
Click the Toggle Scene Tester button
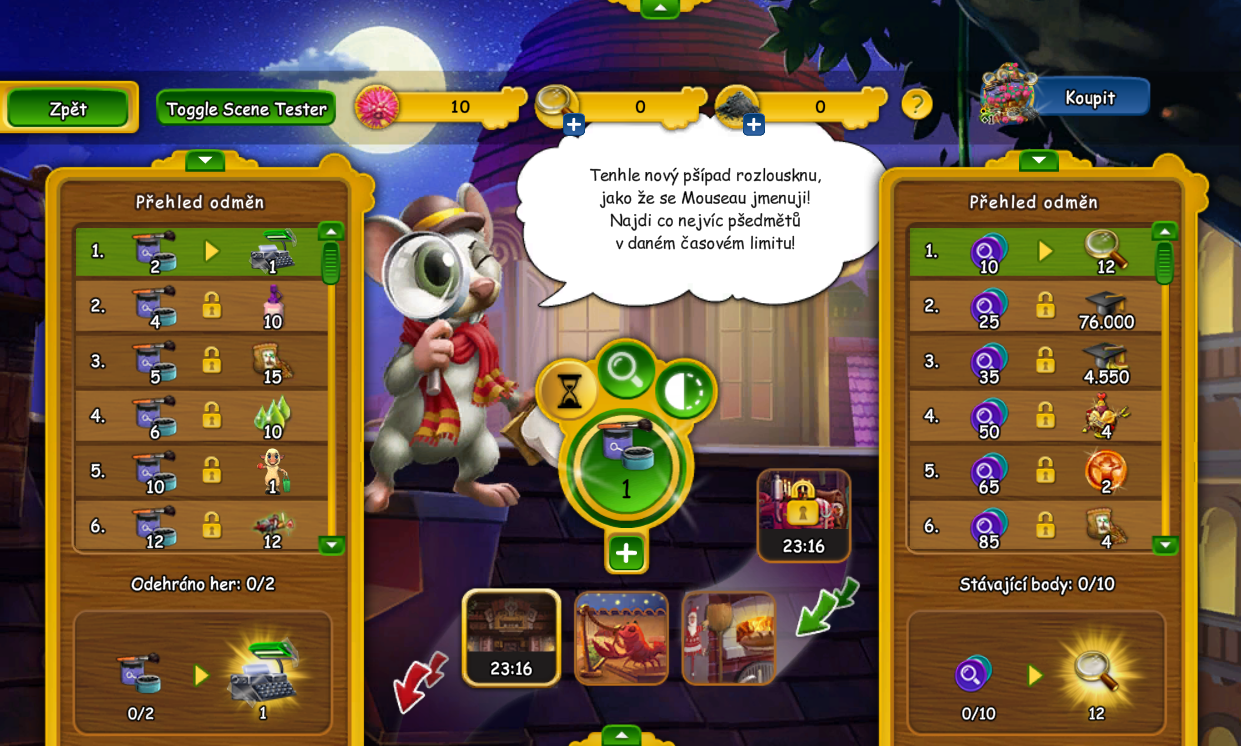[246, 109]
